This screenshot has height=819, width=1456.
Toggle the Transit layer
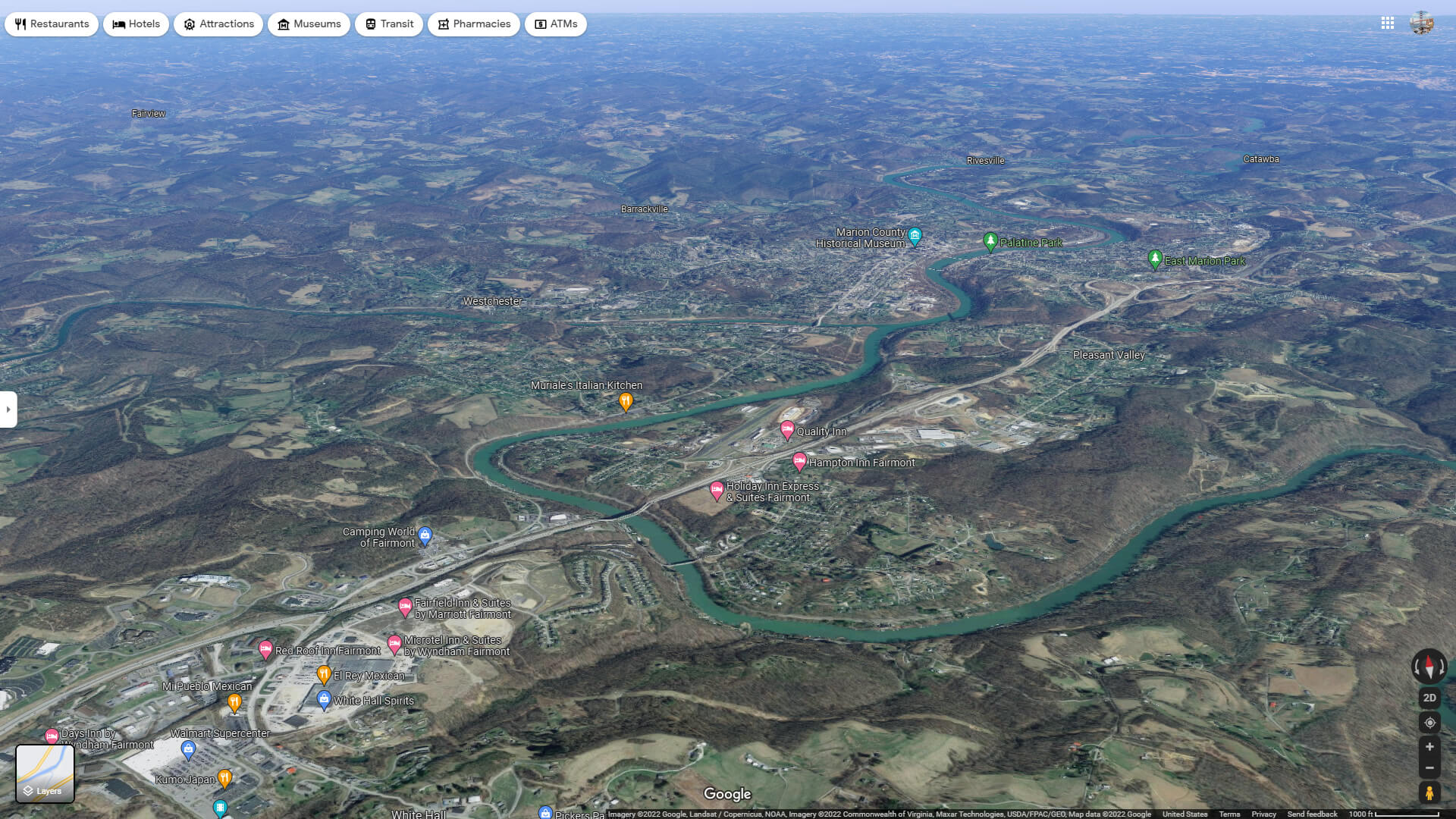pos(388,24)
